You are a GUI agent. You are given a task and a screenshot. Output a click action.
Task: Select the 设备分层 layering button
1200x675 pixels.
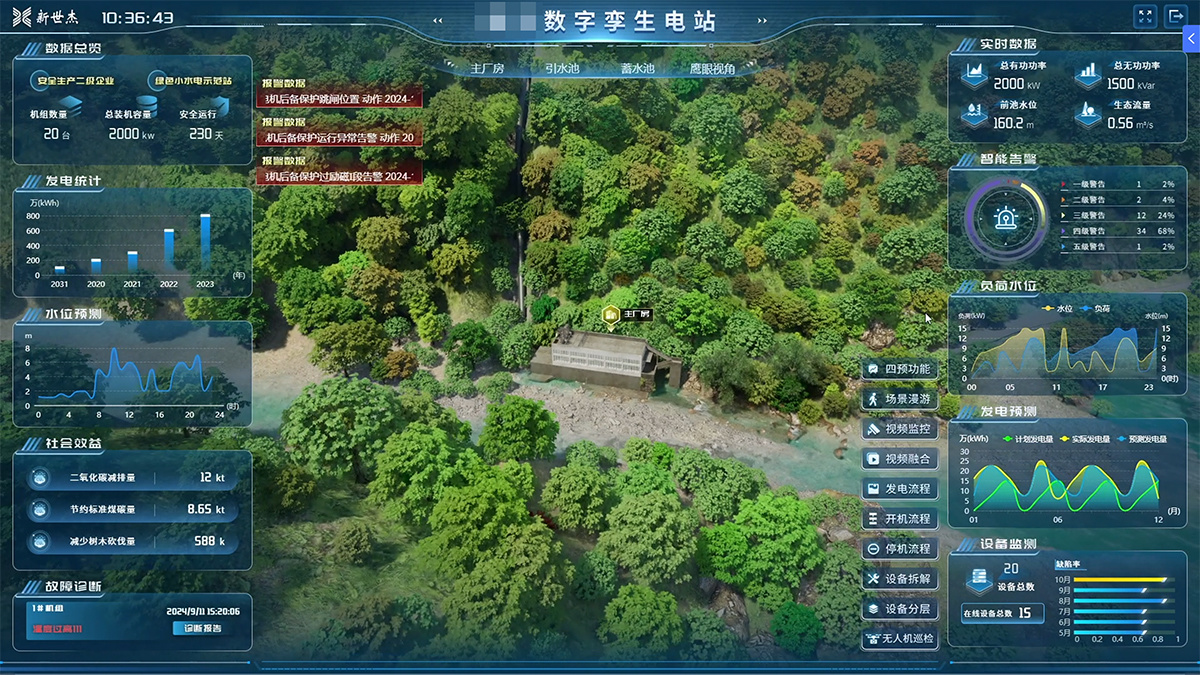pyautogui.click(x=899, y=609)
